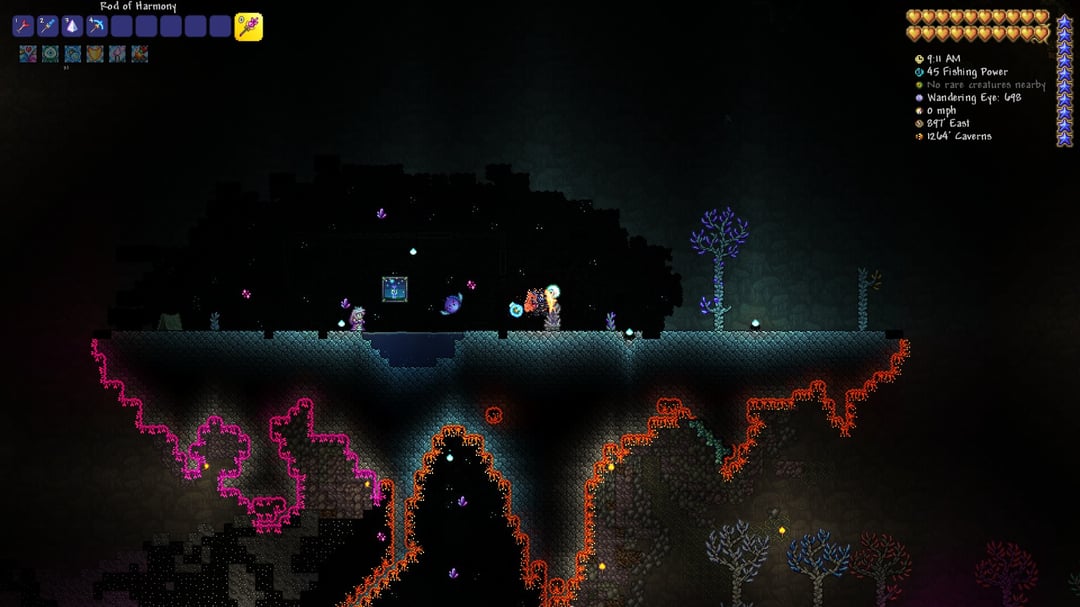
Task: Select the highlighted Rod of Harmony slot
Action: point(248,27)
